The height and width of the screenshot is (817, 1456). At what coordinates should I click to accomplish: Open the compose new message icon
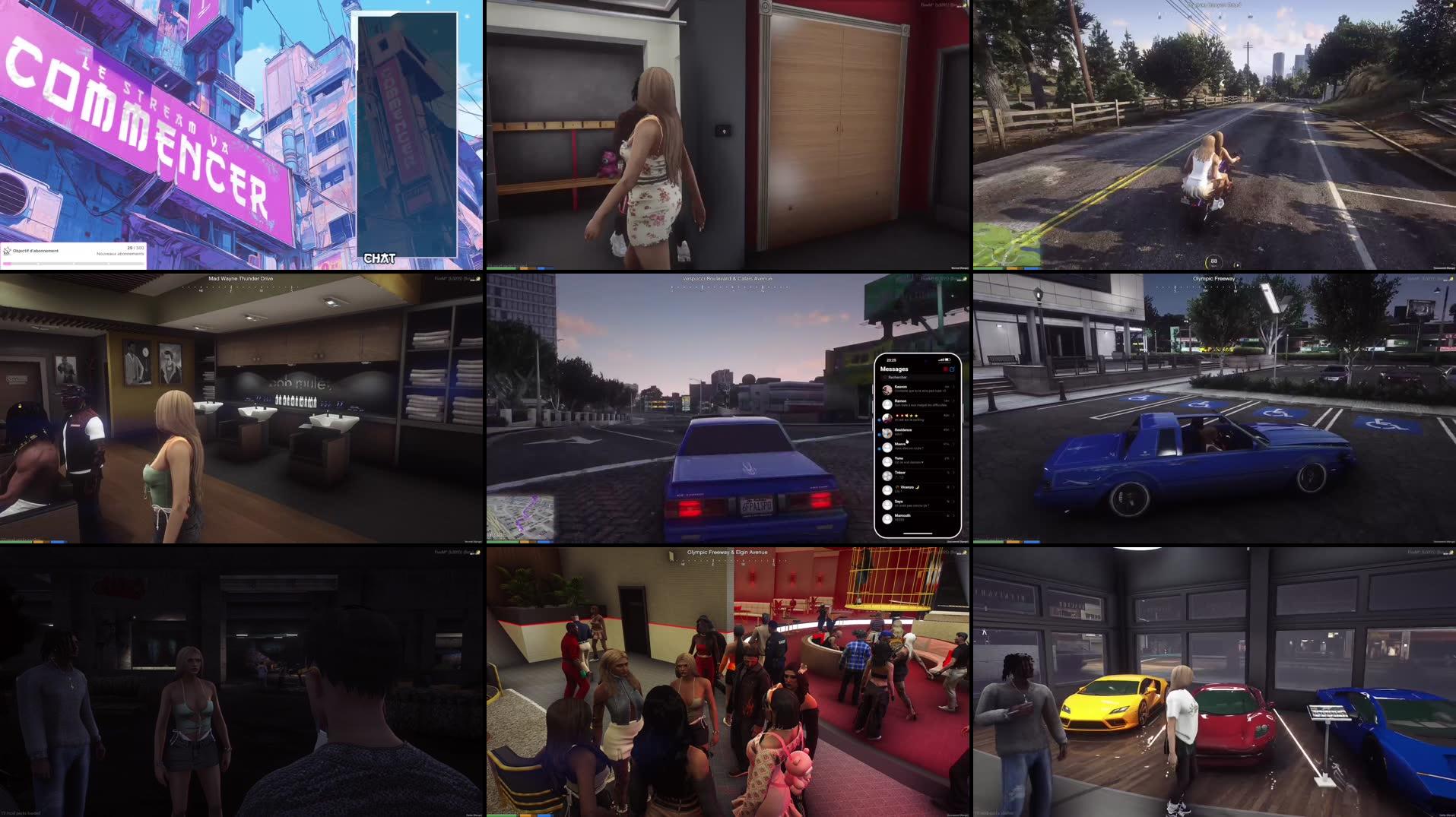pyautogui.click(x=953, y=369)
